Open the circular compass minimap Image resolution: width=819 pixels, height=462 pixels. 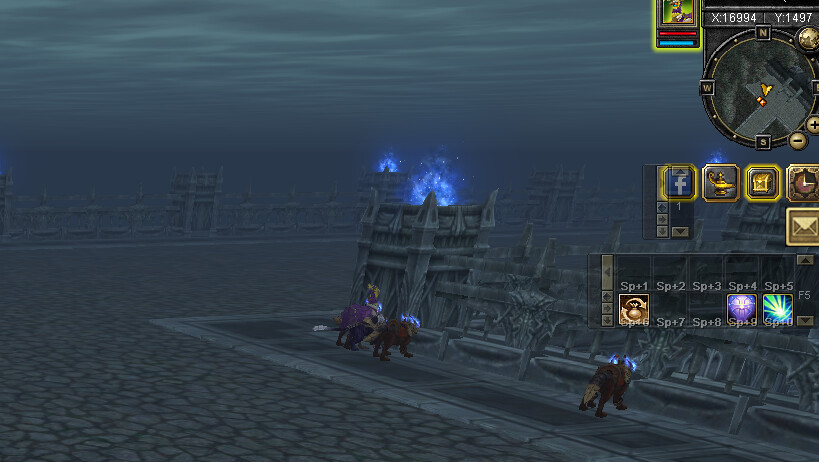coord(762,88)
